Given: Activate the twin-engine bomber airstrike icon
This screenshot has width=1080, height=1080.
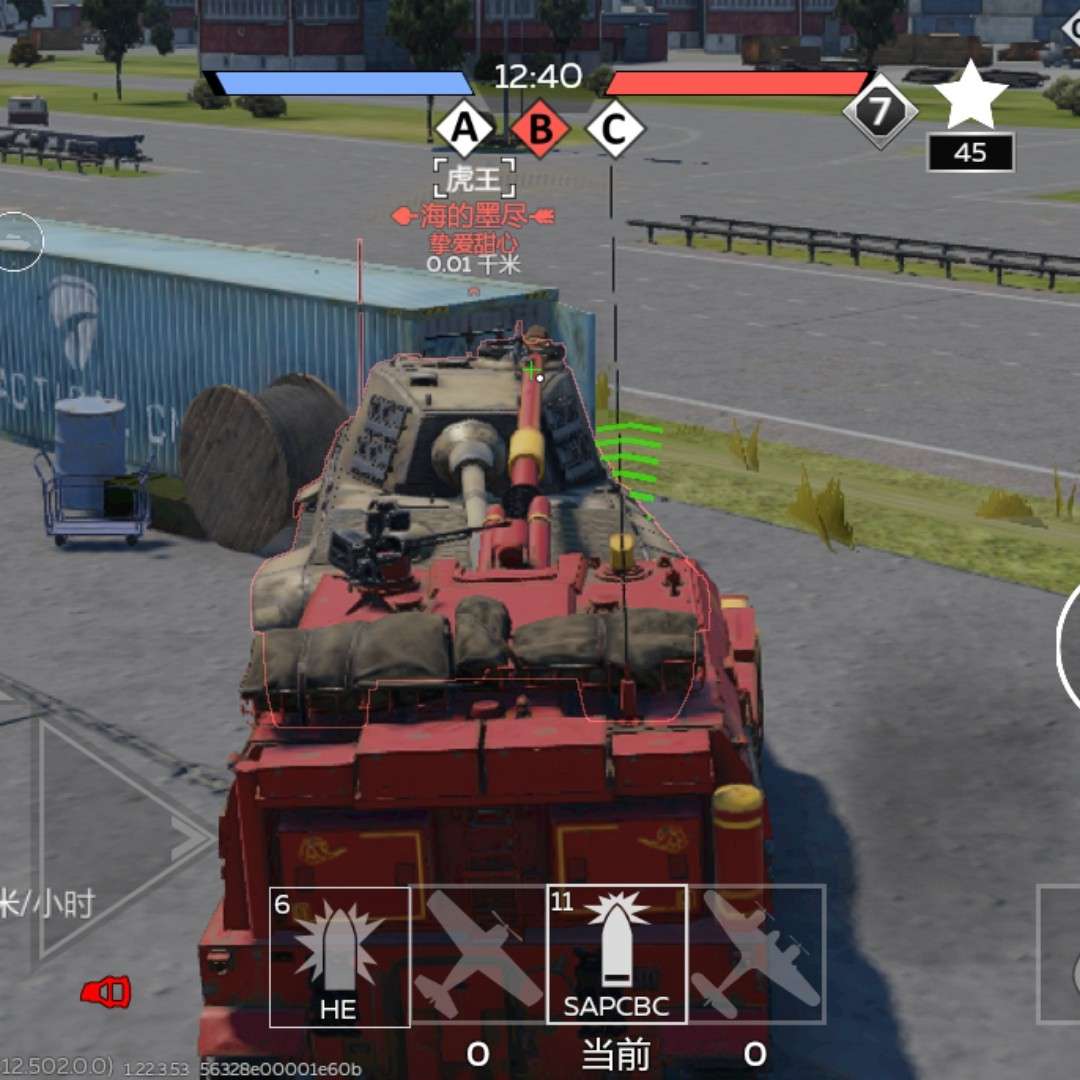Looking at the screenshot, I should point(757,954).
